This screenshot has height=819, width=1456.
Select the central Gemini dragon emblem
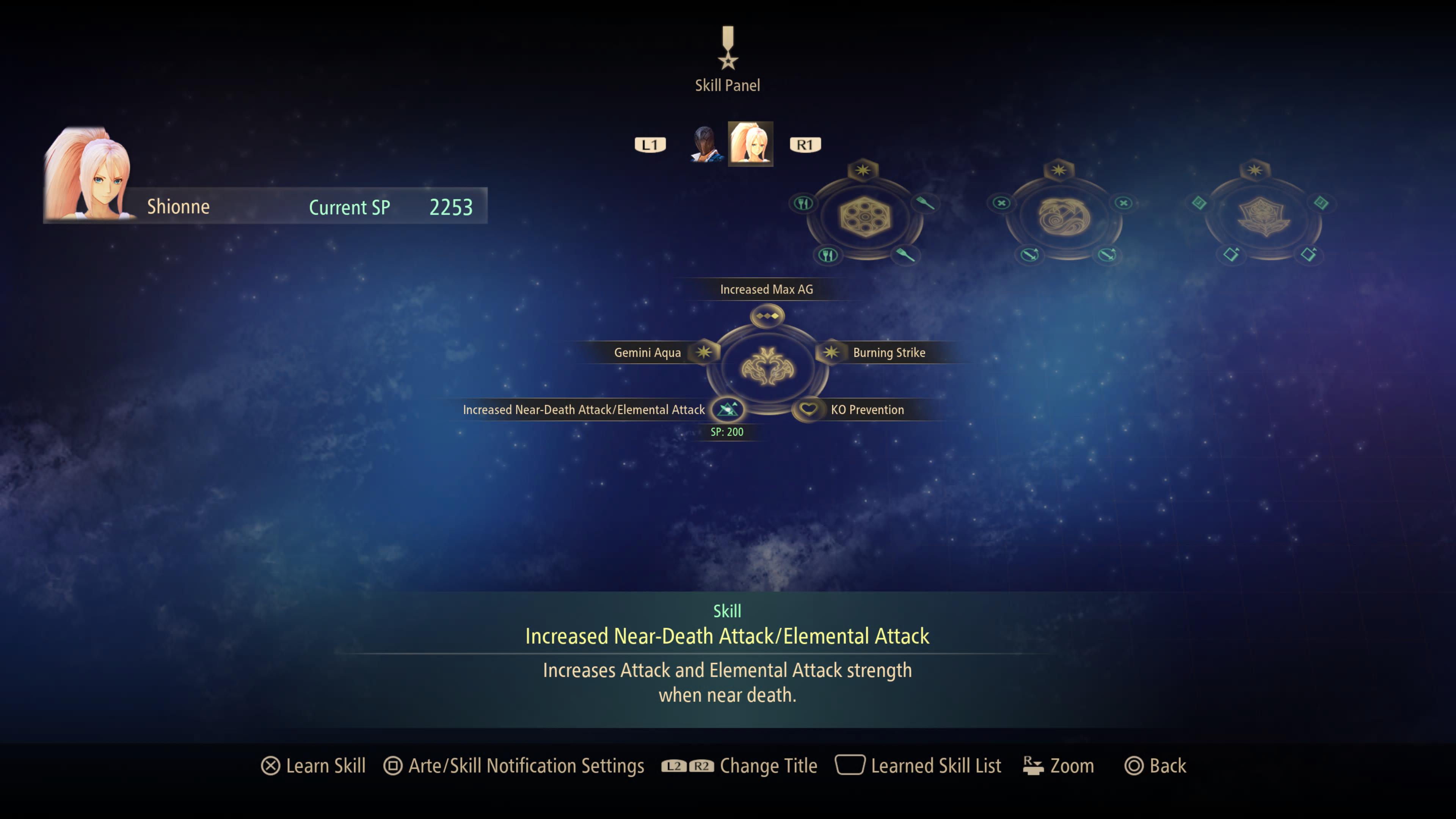tap(767, 366)
